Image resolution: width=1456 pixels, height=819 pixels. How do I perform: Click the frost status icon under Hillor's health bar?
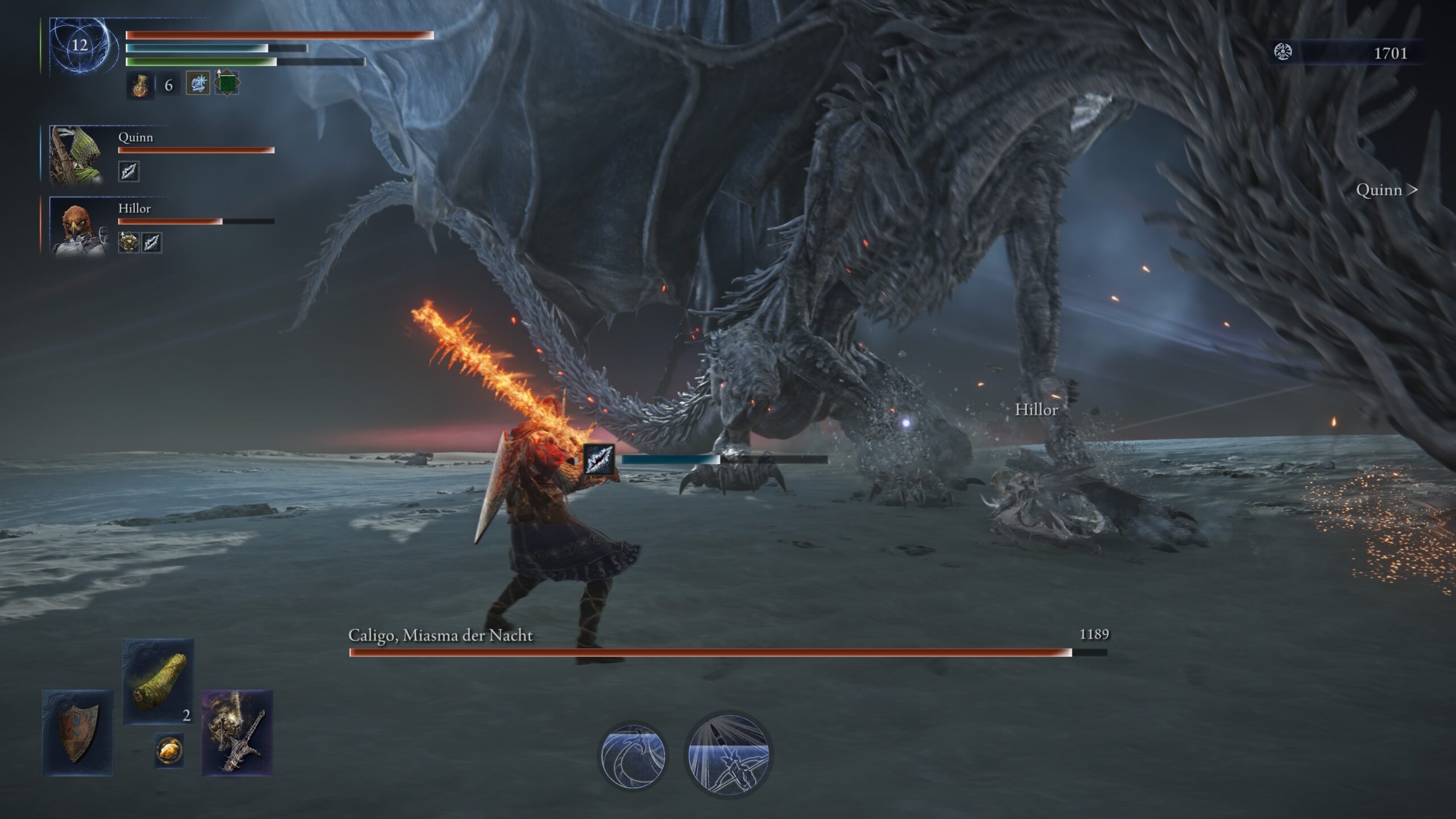pyautogui.click(x=151, y=242)
